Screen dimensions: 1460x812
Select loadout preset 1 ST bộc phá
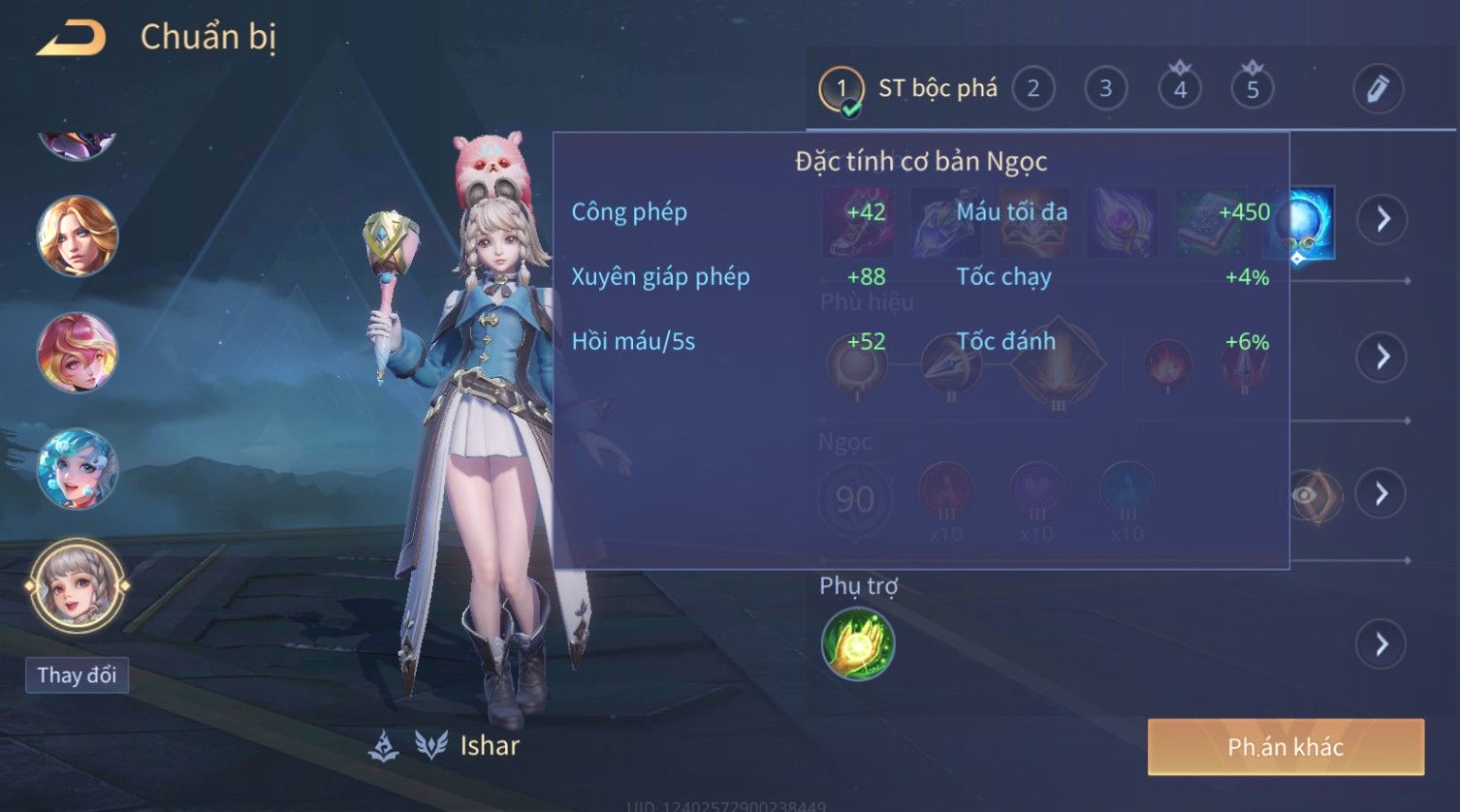coord(908,89)
